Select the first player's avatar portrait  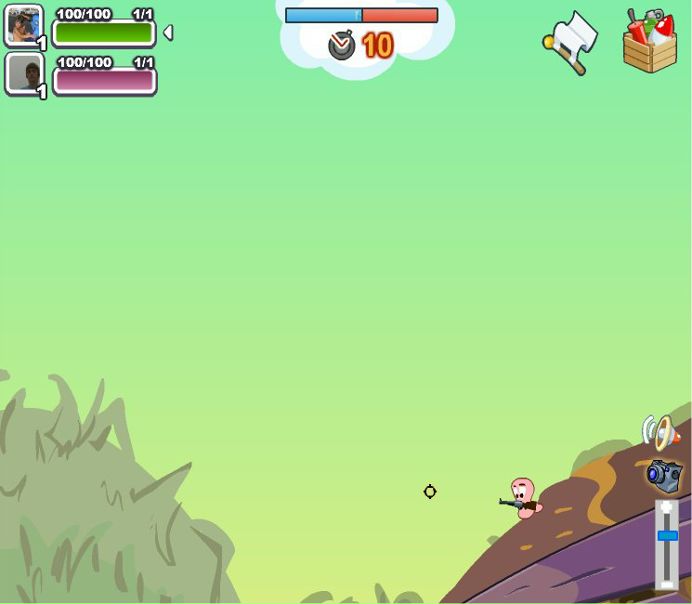point(23,25)
